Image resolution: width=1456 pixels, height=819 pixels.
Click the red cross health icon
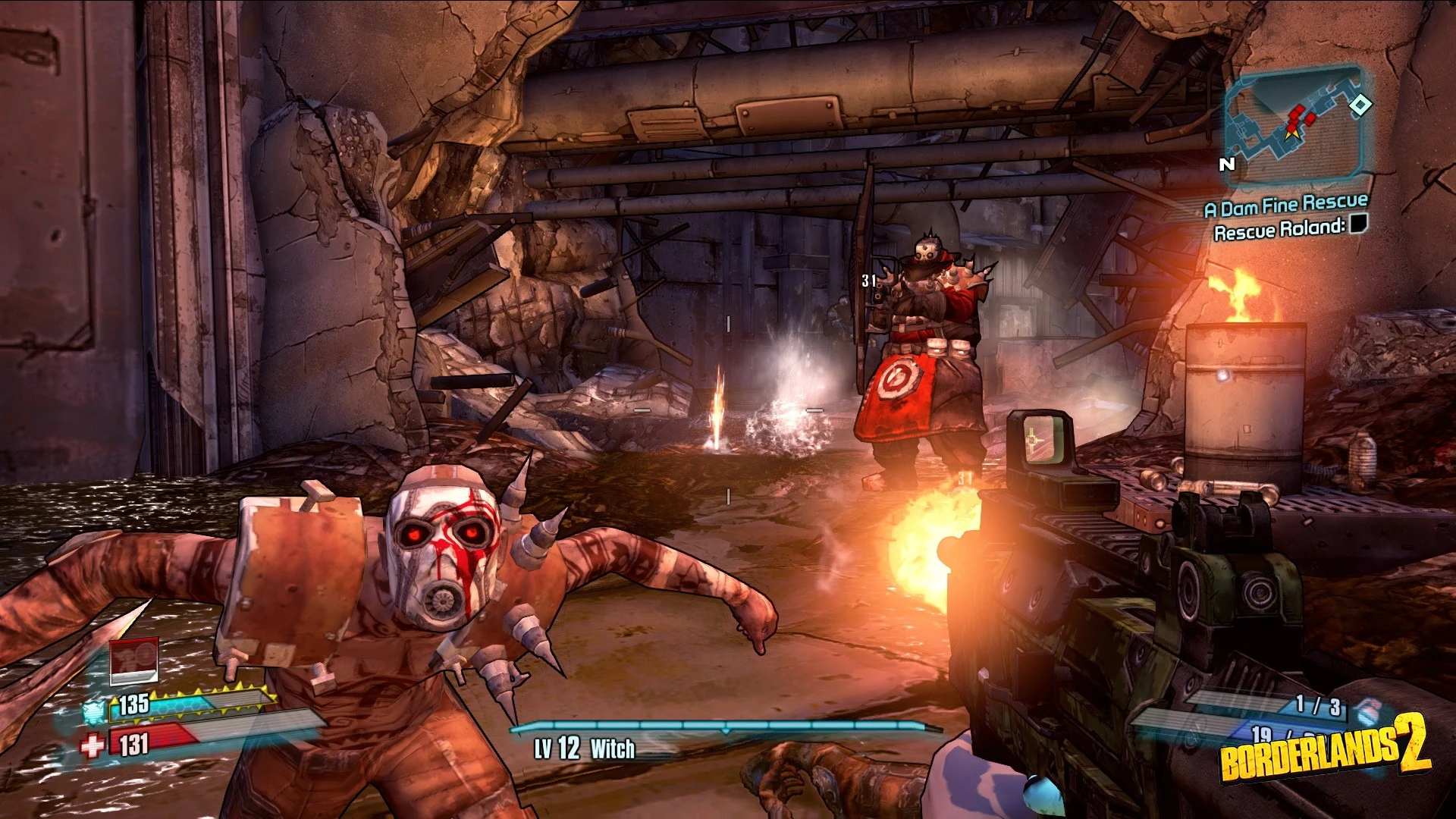[x=93, y=746]
